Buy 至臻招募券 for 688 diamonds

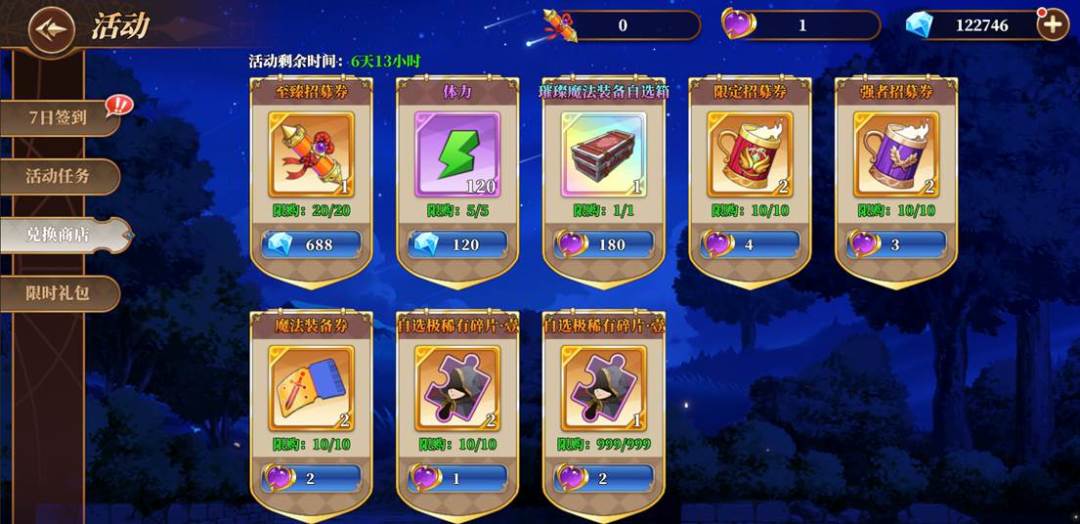(310, 244)
